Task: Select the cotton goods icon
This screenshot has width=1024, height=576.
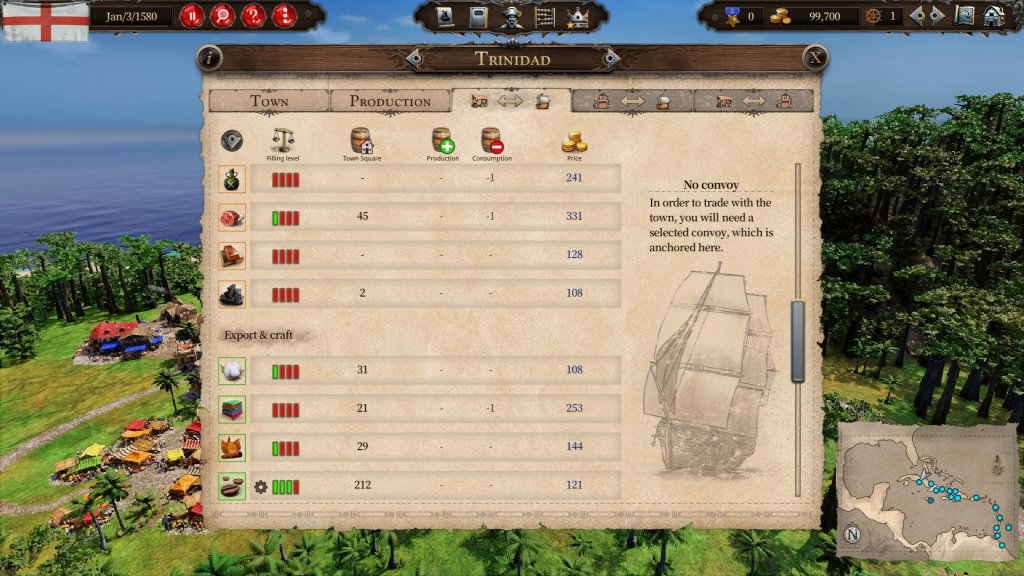Action: (x=232, y=371)
